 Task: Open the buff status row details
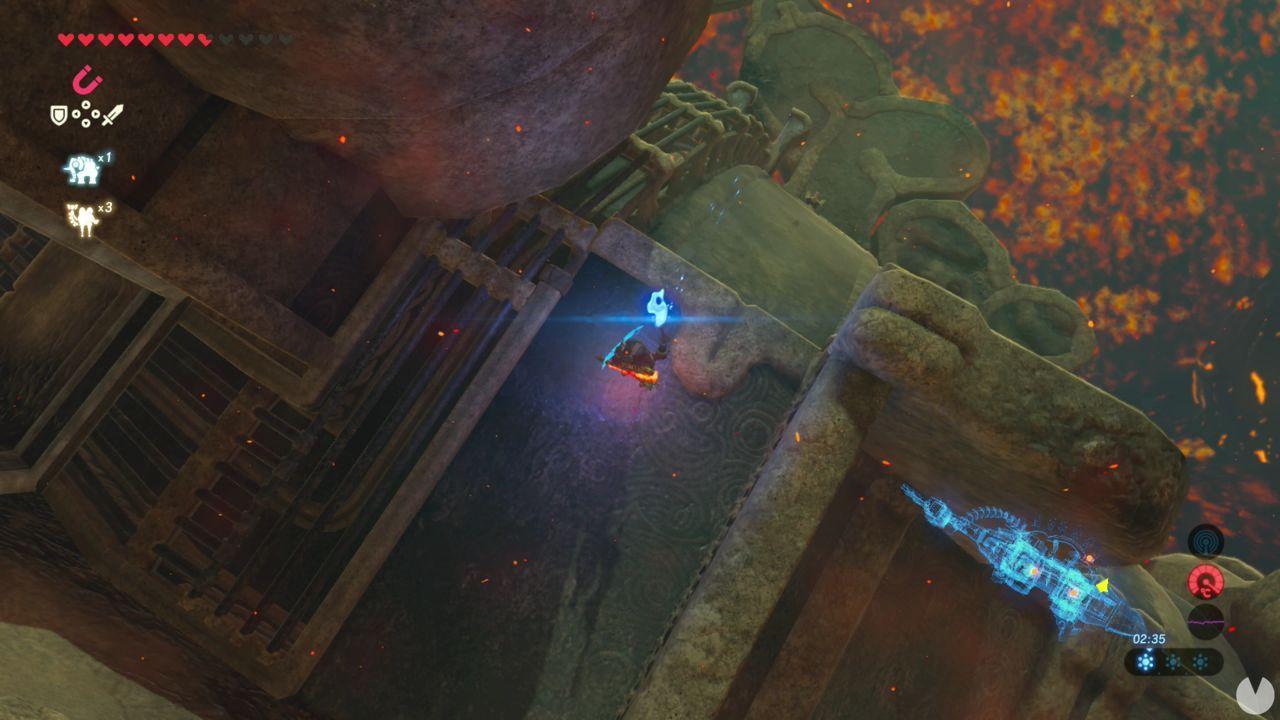85,116
